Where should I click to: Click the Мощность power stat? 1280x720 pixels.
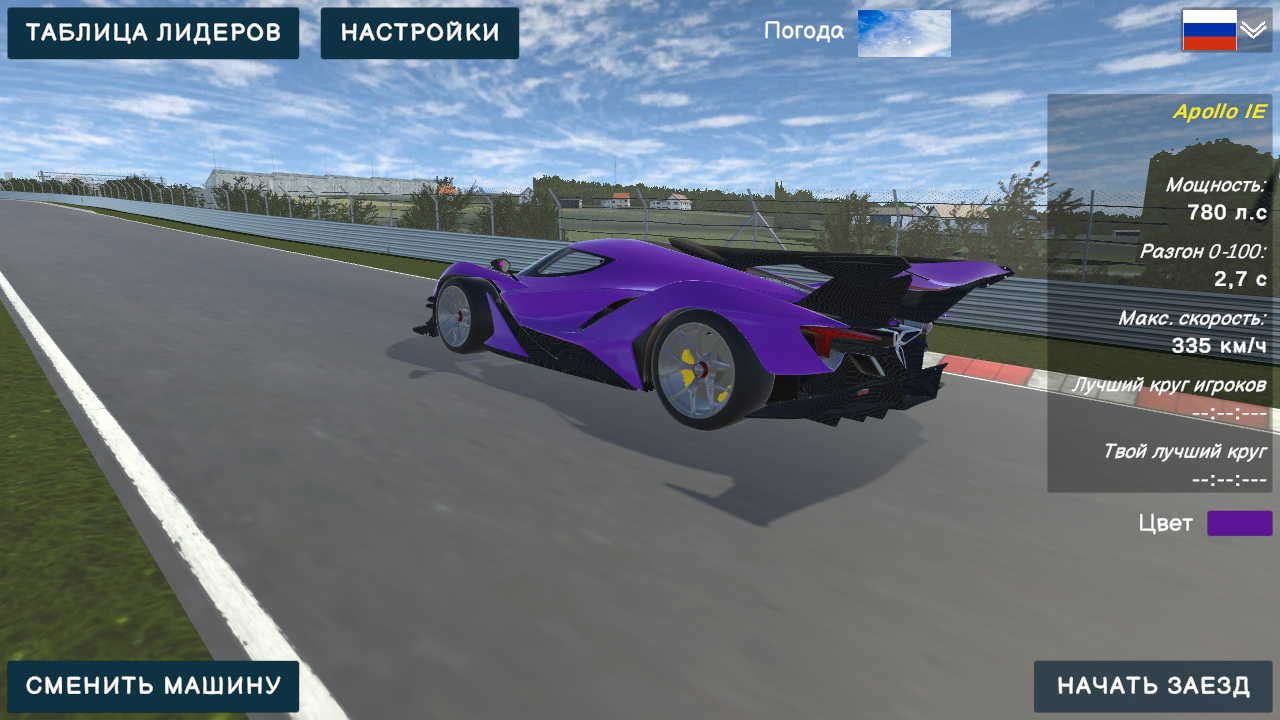(1215, 185)
